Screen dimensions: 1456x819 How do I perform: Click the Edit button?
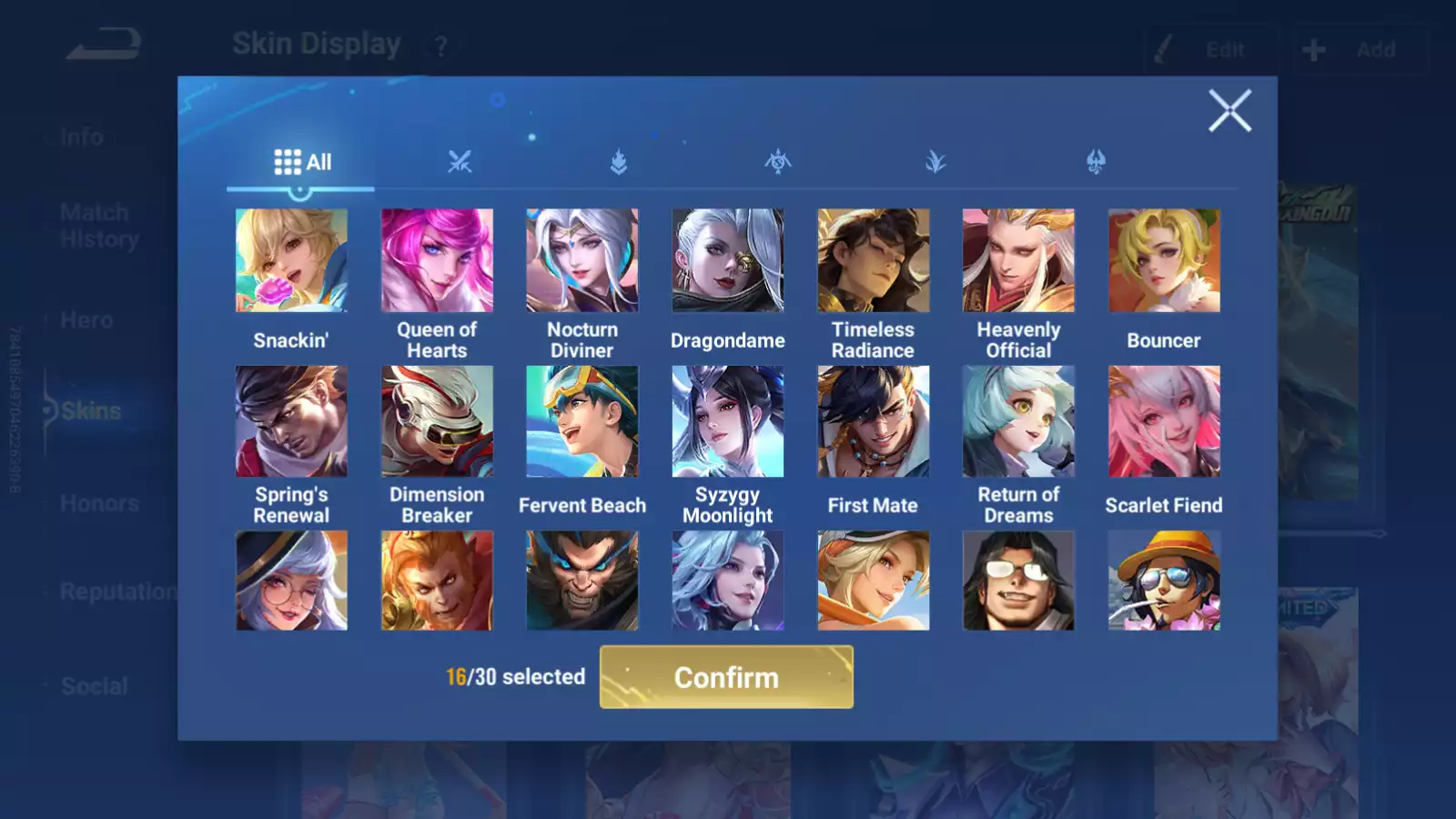(1211, 50)
